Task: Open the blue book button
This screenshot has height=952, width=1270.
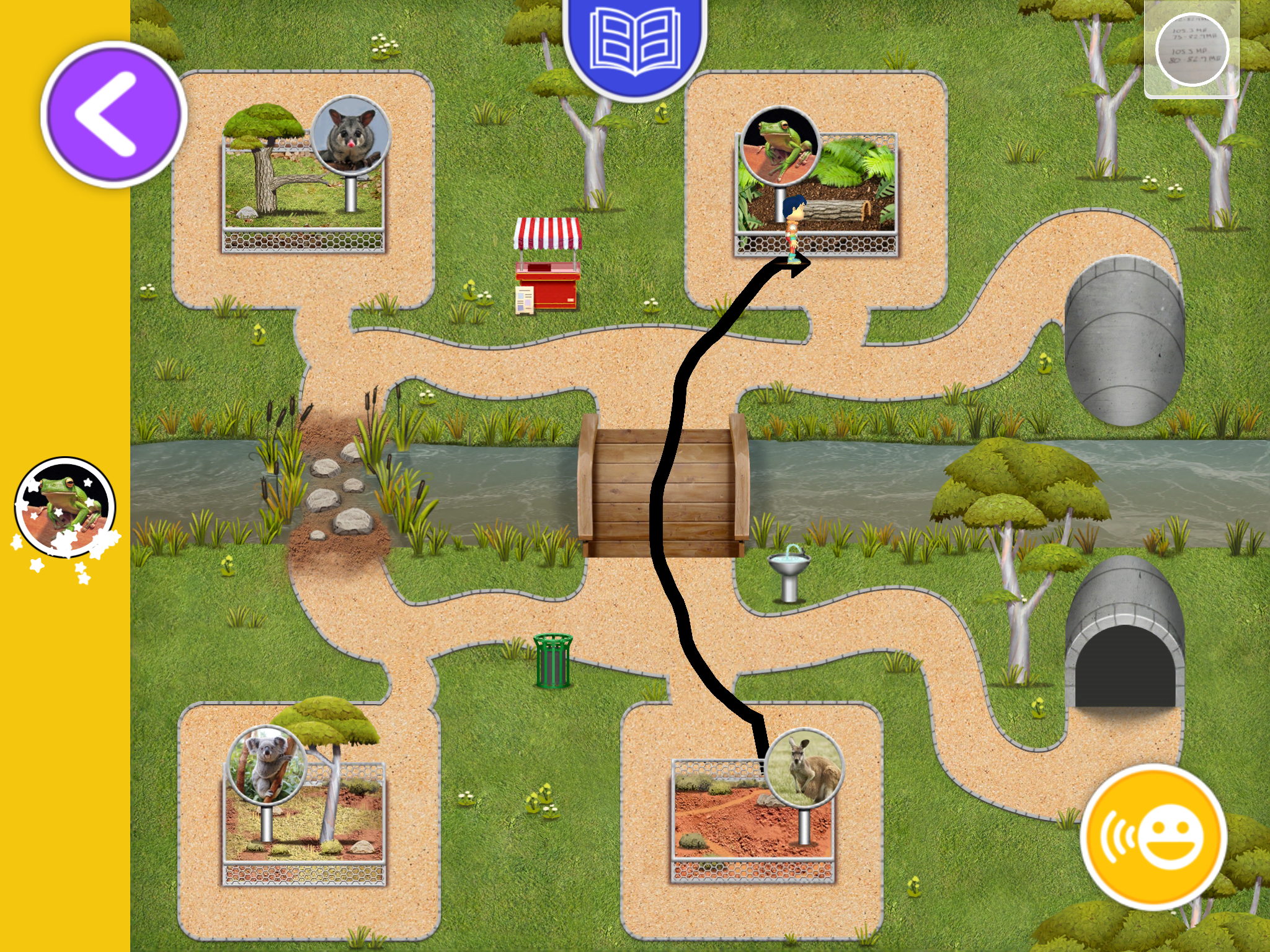Action: tap(634, 45)
